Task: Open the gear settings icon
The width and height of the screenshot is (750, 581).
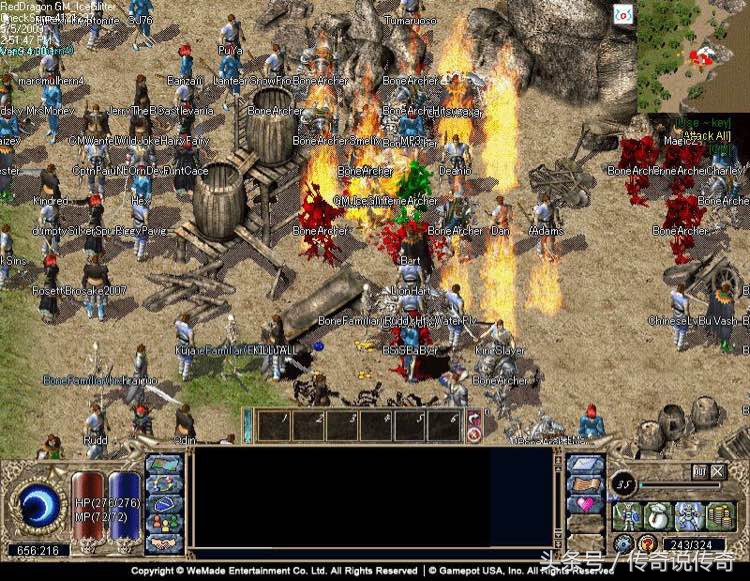Action: [x=623, y=544]
